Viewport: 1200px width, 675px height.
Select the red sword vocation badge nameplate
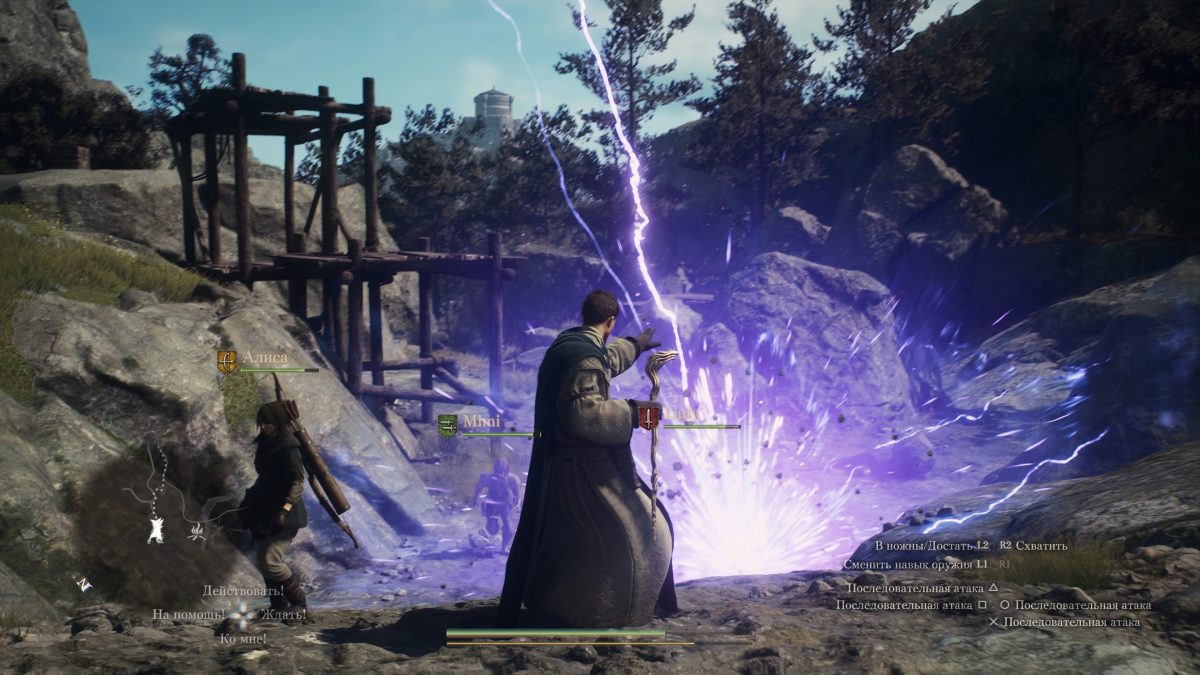pyautogui.click(x=650, y=417)
